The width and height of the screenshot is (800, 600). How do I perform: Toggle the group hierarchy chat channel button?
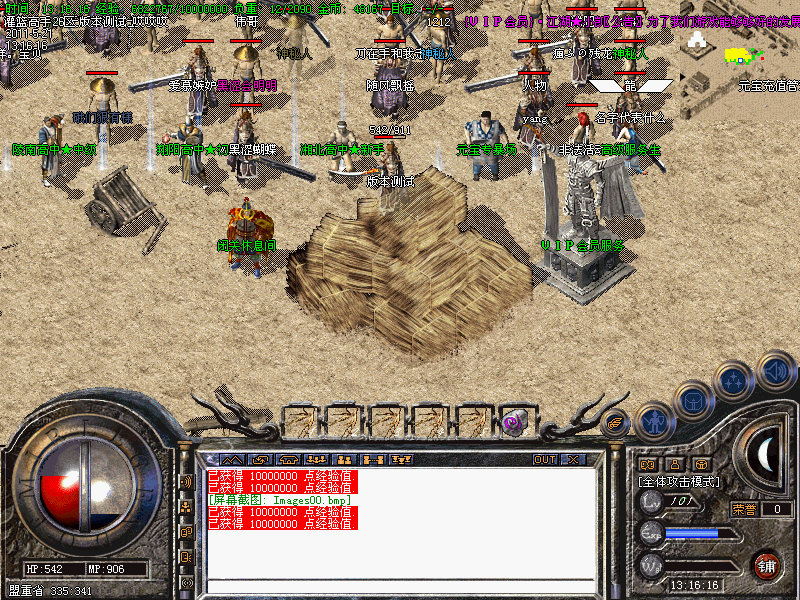[186, 508]
